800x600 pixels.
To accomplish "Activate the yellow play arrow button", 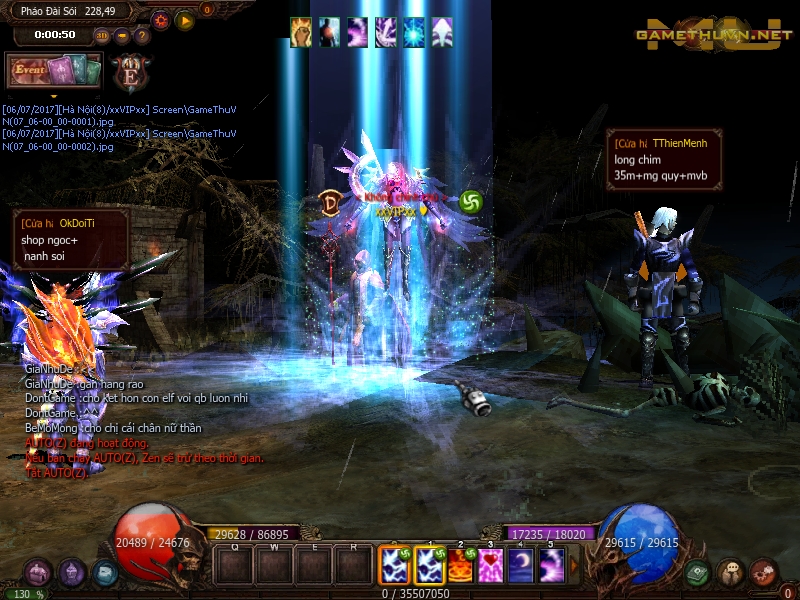I will click(185, 19).
